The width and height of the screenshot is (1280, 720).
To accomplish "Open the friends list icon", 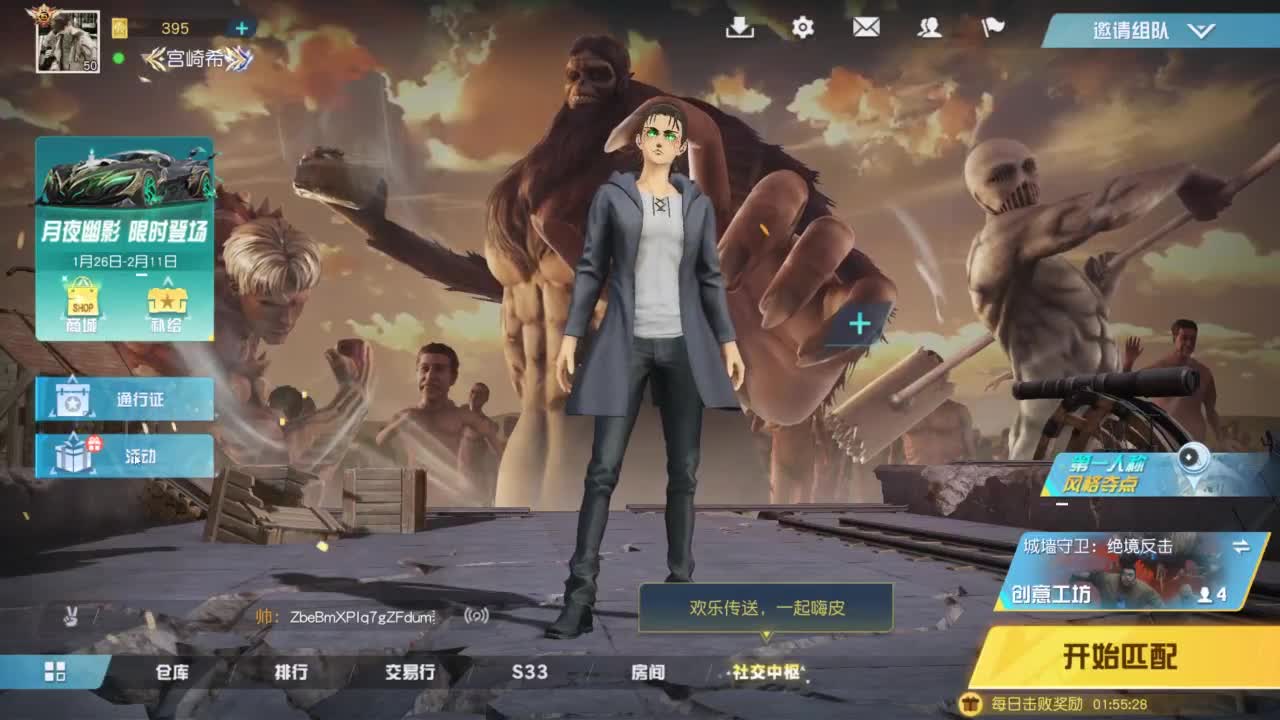I will pos(929,29).
